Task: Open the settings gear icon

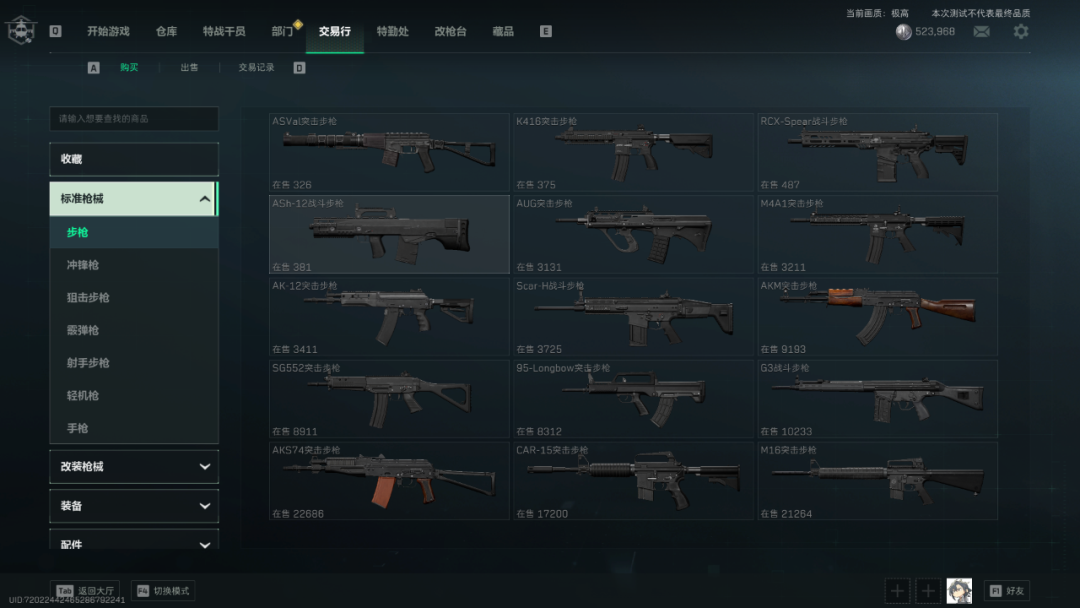Action: pyautogui.click(x=1020, y=32)
